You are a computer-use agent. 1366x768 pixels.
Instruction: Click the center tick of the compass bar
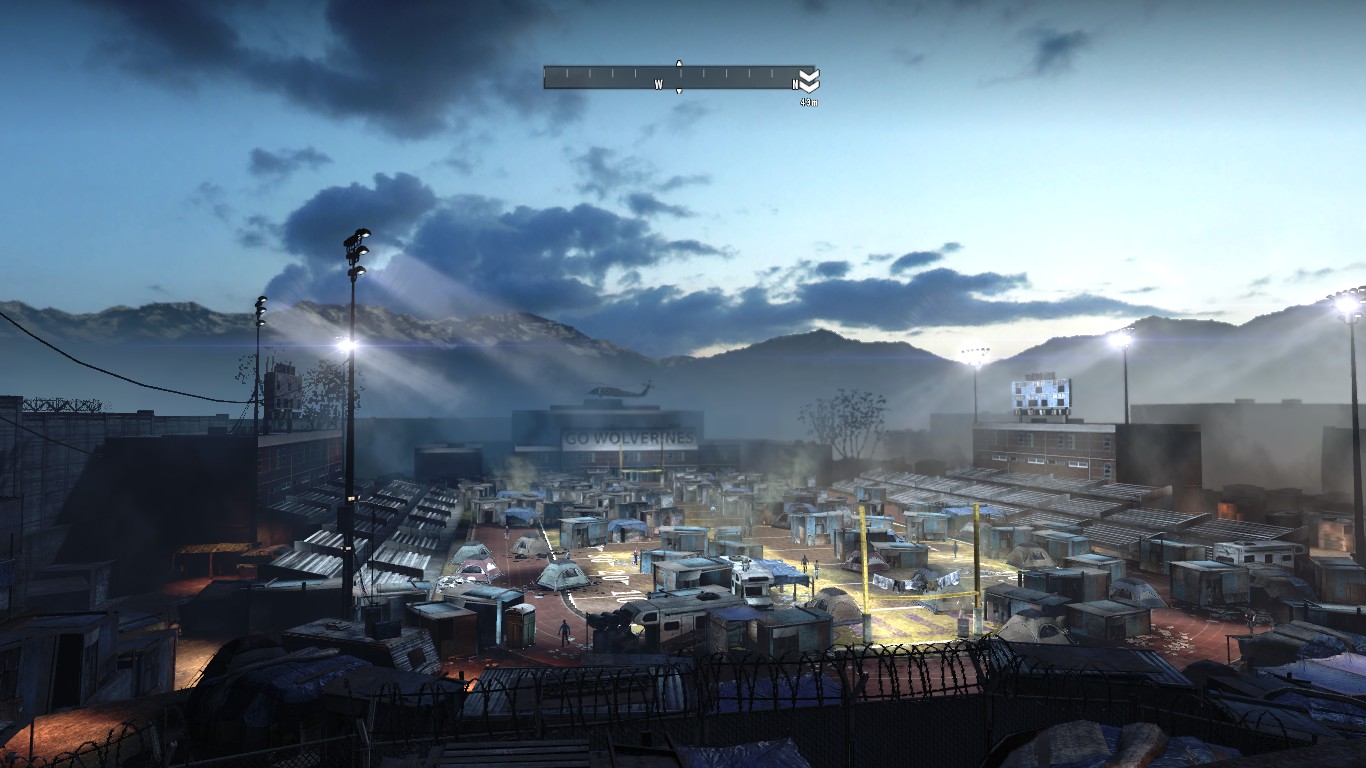(x=681, y=72)
